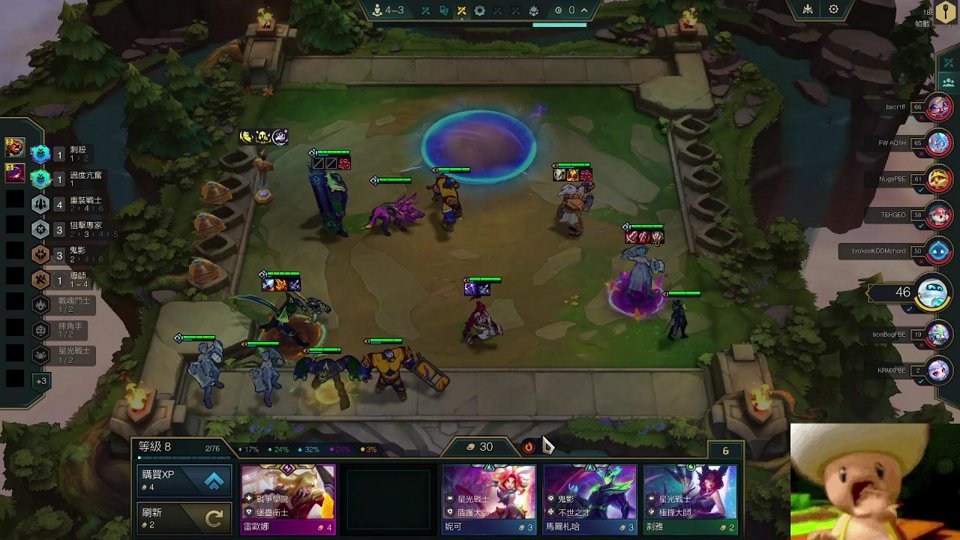Click the red streak icon beside gold
The height and width of the screenshot is (540, 960).
[x=529, y=447]
